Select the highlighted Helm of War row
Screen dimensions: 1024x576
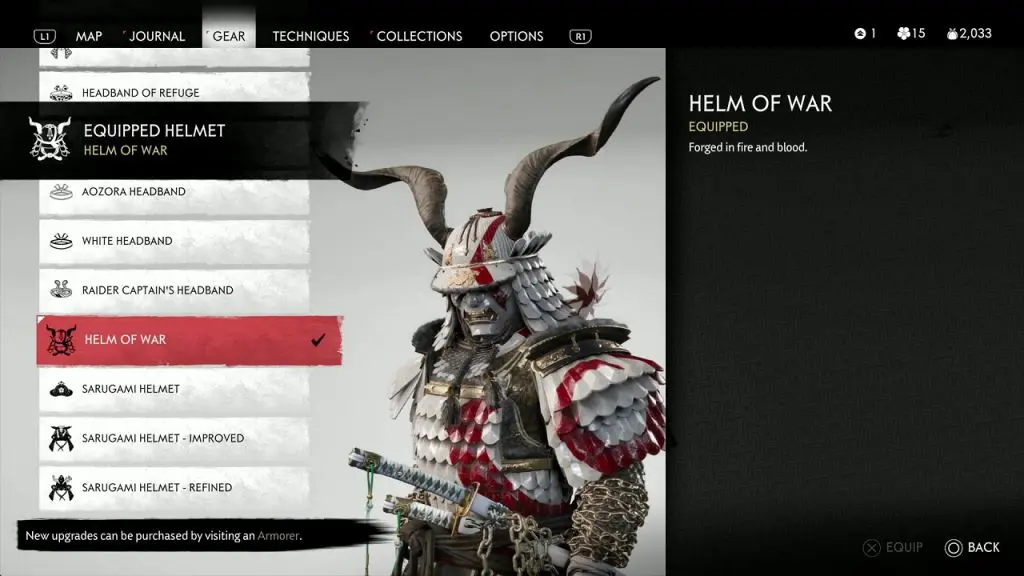click(x=188, y=340)
